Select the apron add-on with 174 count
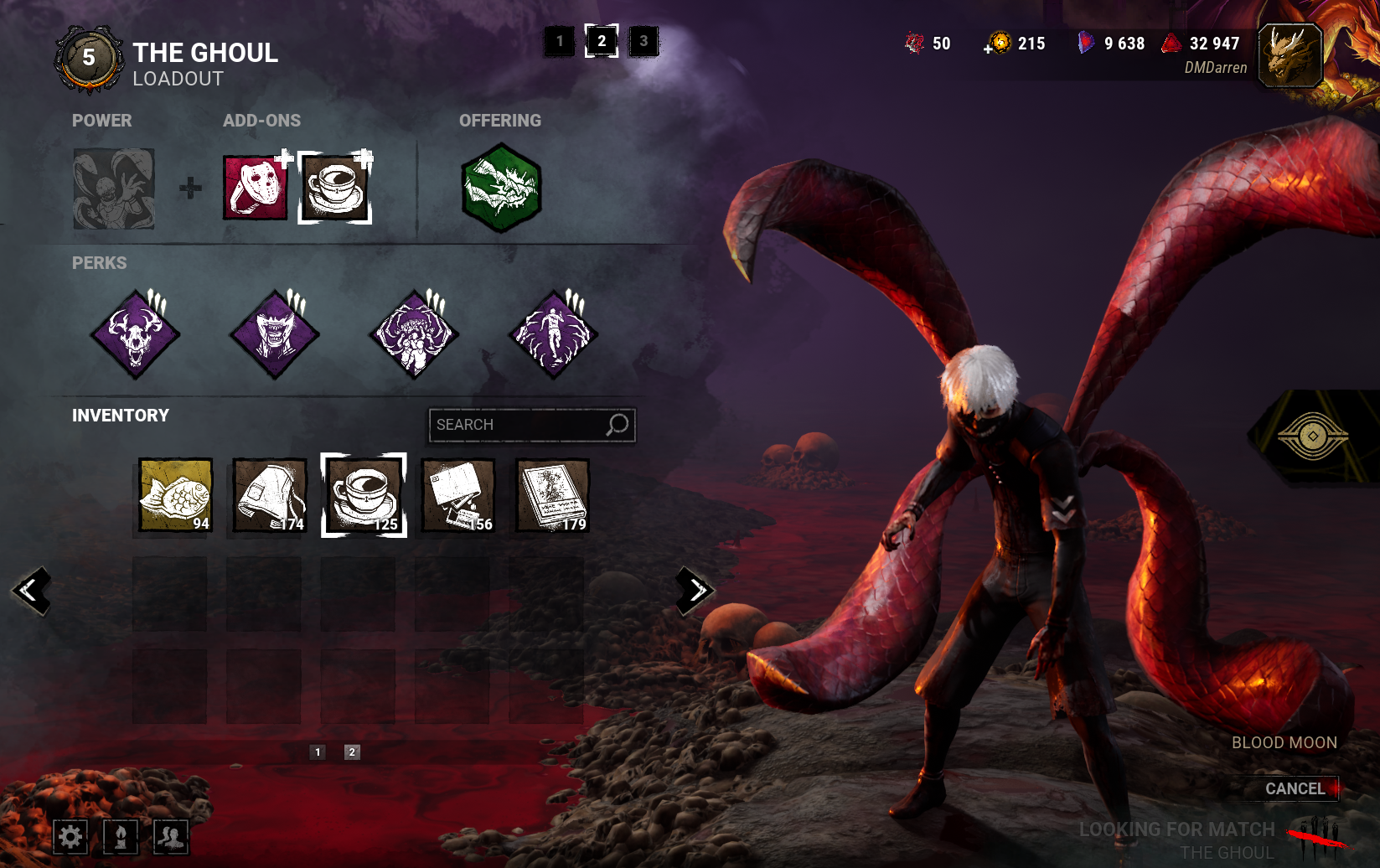Viewport: 1380px width, 868px height. [x=270, y=495]
